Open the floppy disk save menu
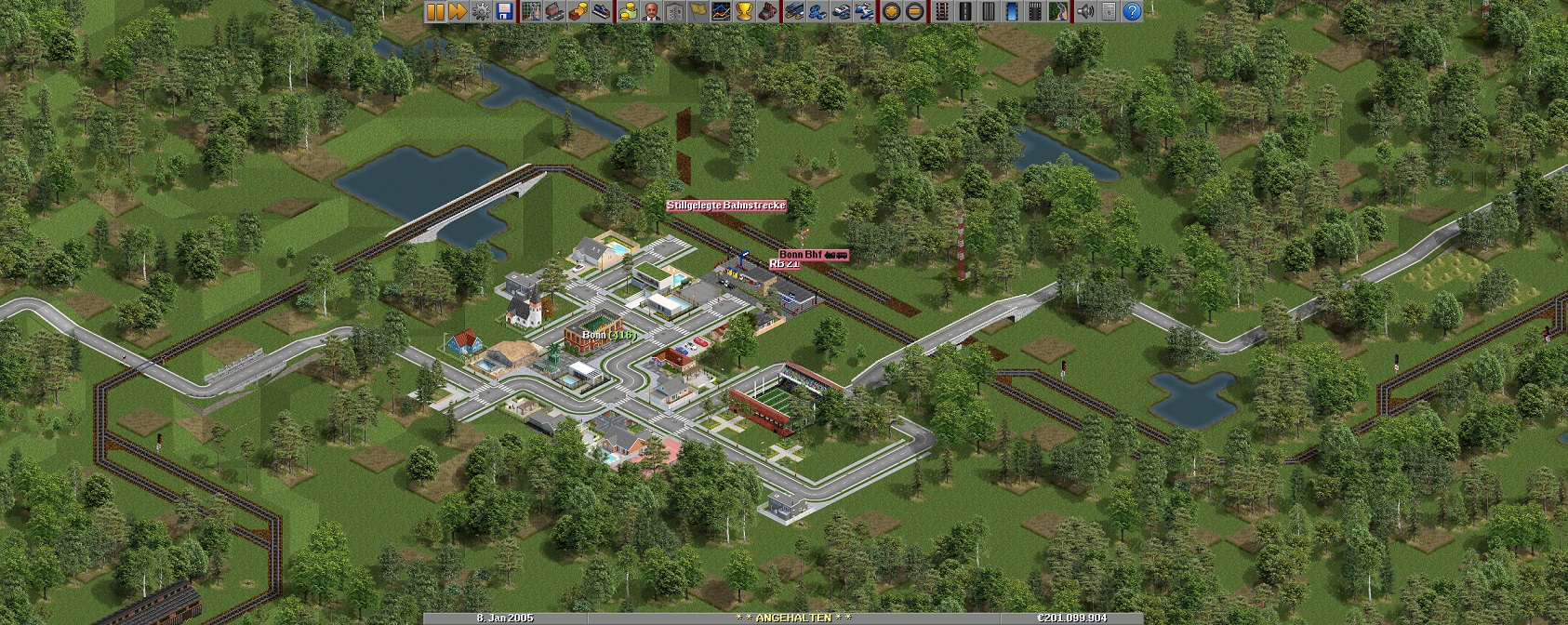1568x625 pixels. [x=504, y=11]
